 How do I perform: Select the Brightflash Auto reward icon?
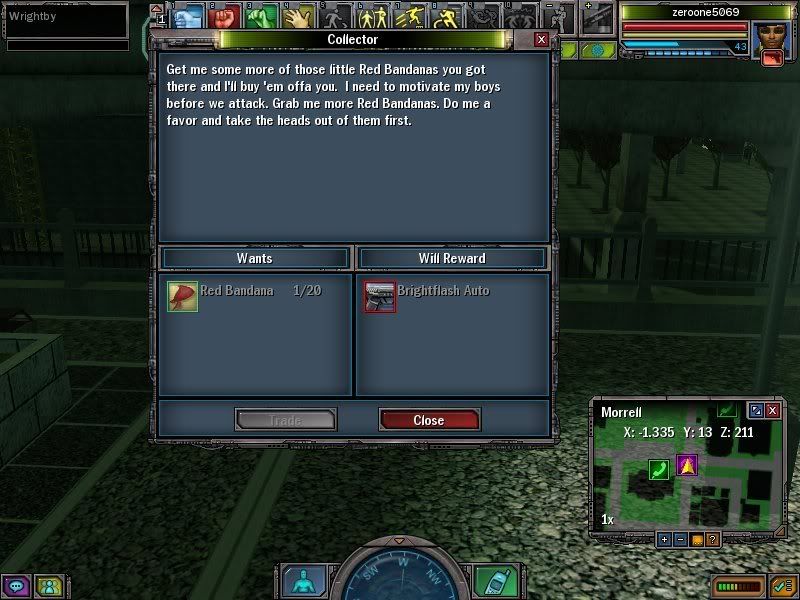pos(380,296)
